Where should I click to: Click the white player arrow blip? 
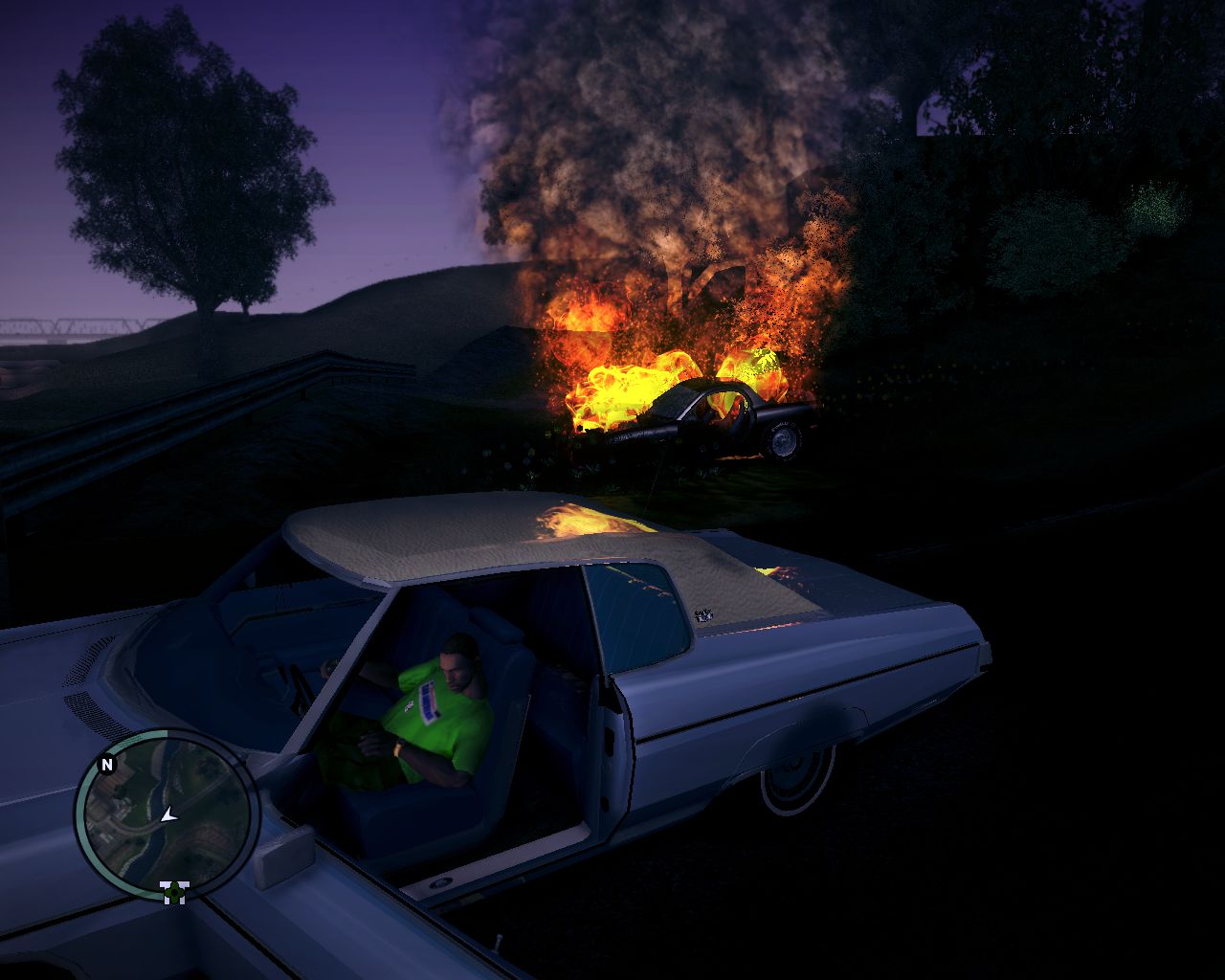[168, 815]
